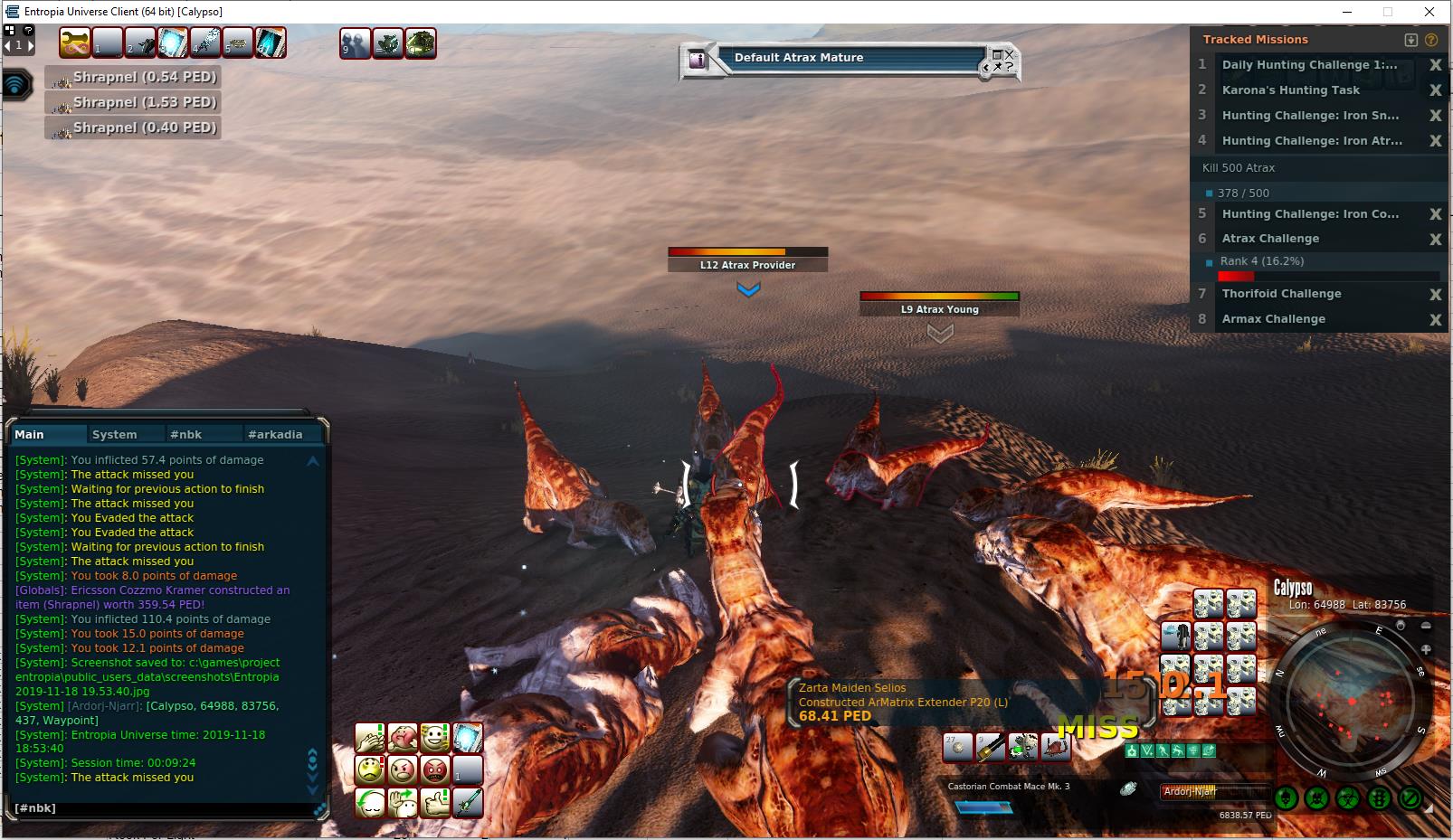Select the Atrax Challenge mission entry
Viewport: 1453px width, 840px height.
tap(1270, 239)
